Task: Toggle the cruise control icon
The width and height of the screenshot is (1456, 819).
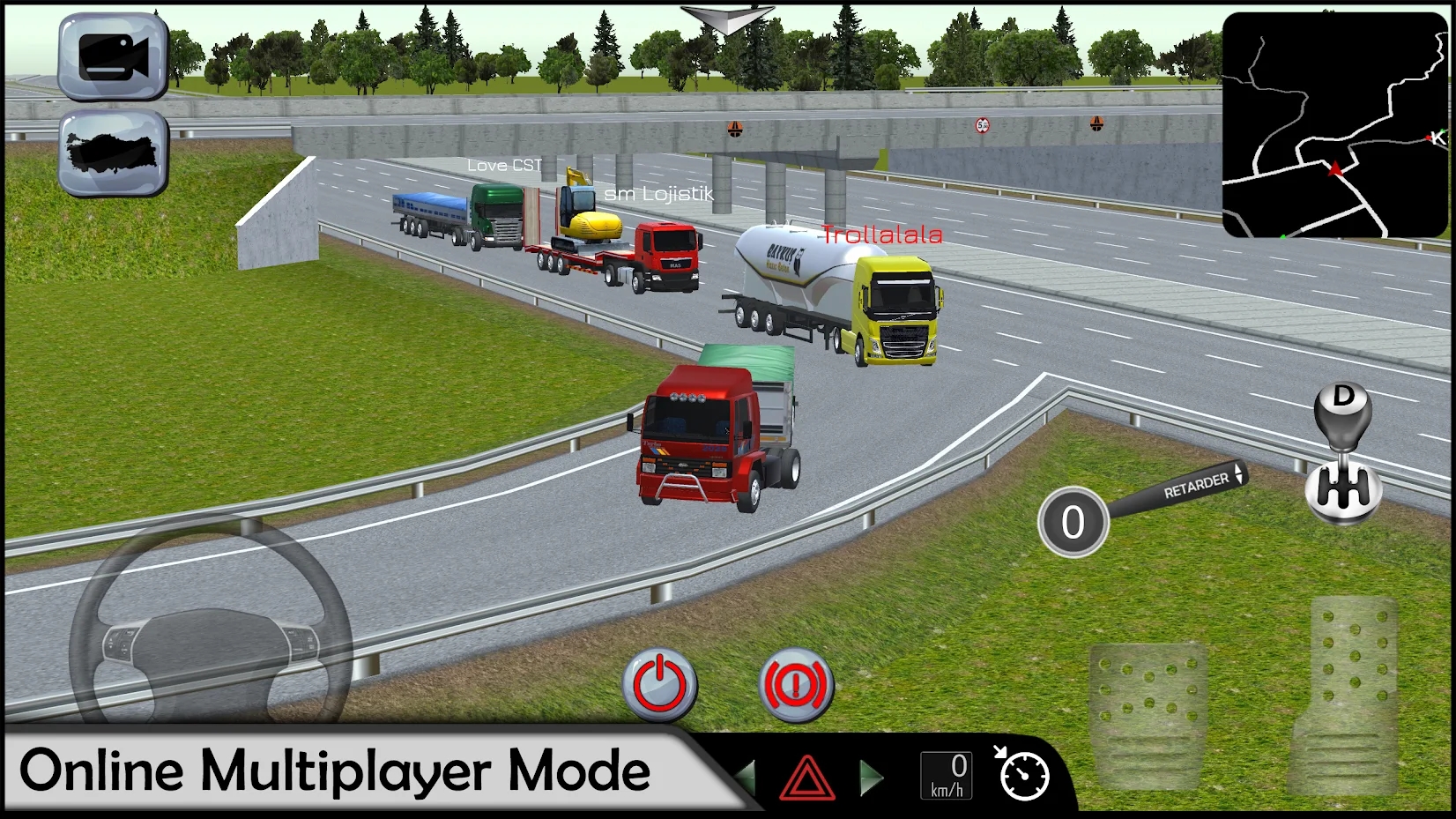Action: tap(1022, 775)
